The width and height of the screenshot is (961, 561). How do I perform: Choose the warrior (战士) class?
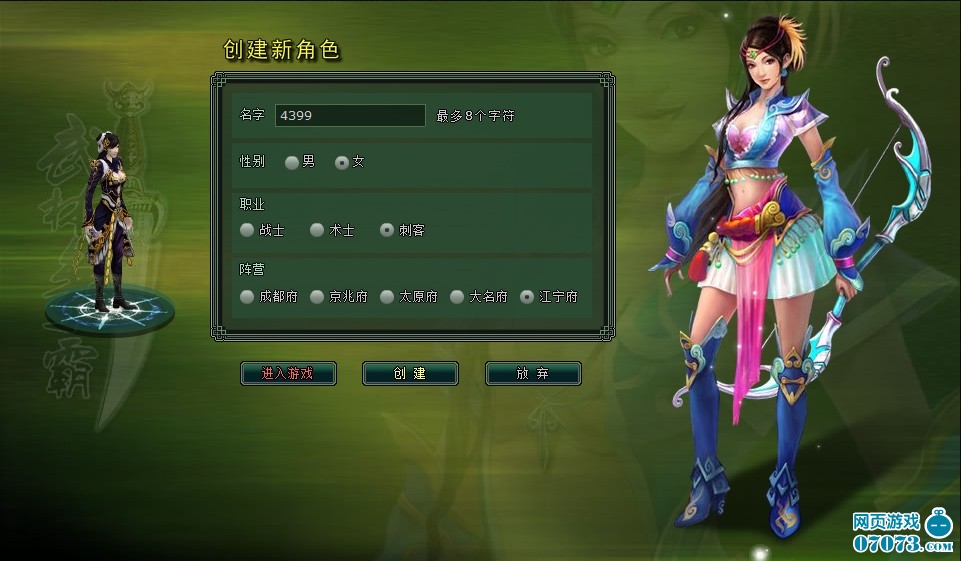[247, 230]
